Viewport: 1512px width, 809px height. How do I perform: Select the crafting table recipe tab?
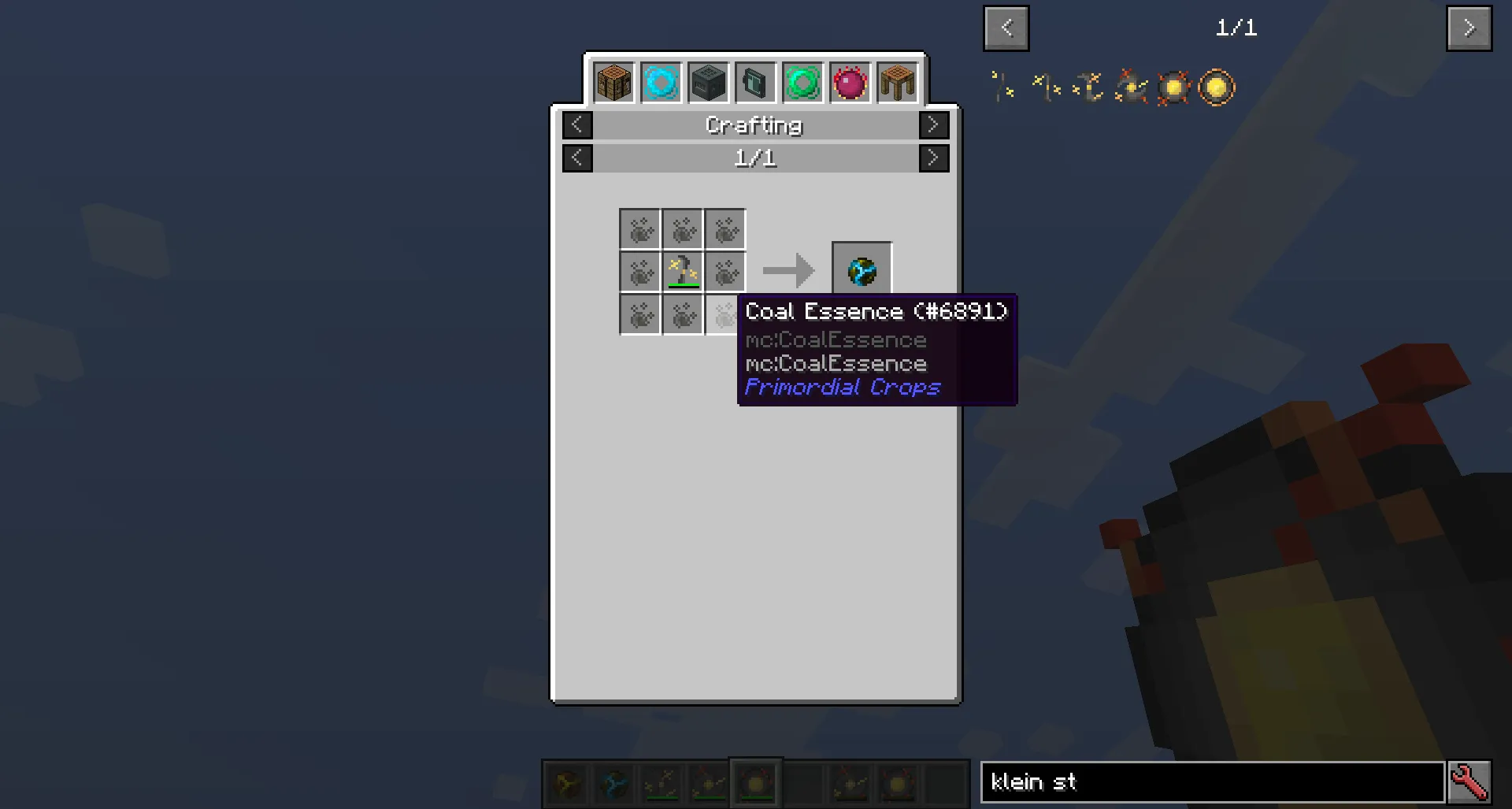(x=613, y=83)
